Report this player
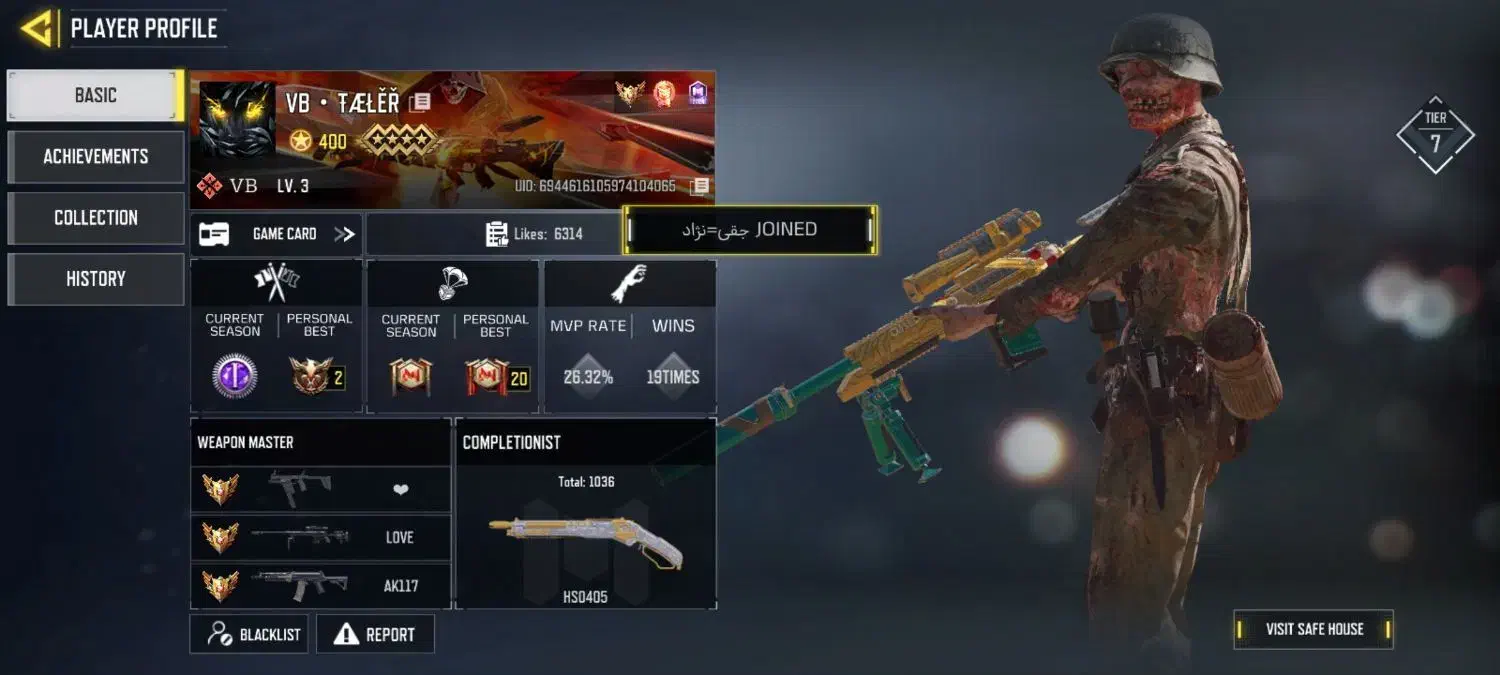This screenshot has width=1500, height=675. point(375,634)
